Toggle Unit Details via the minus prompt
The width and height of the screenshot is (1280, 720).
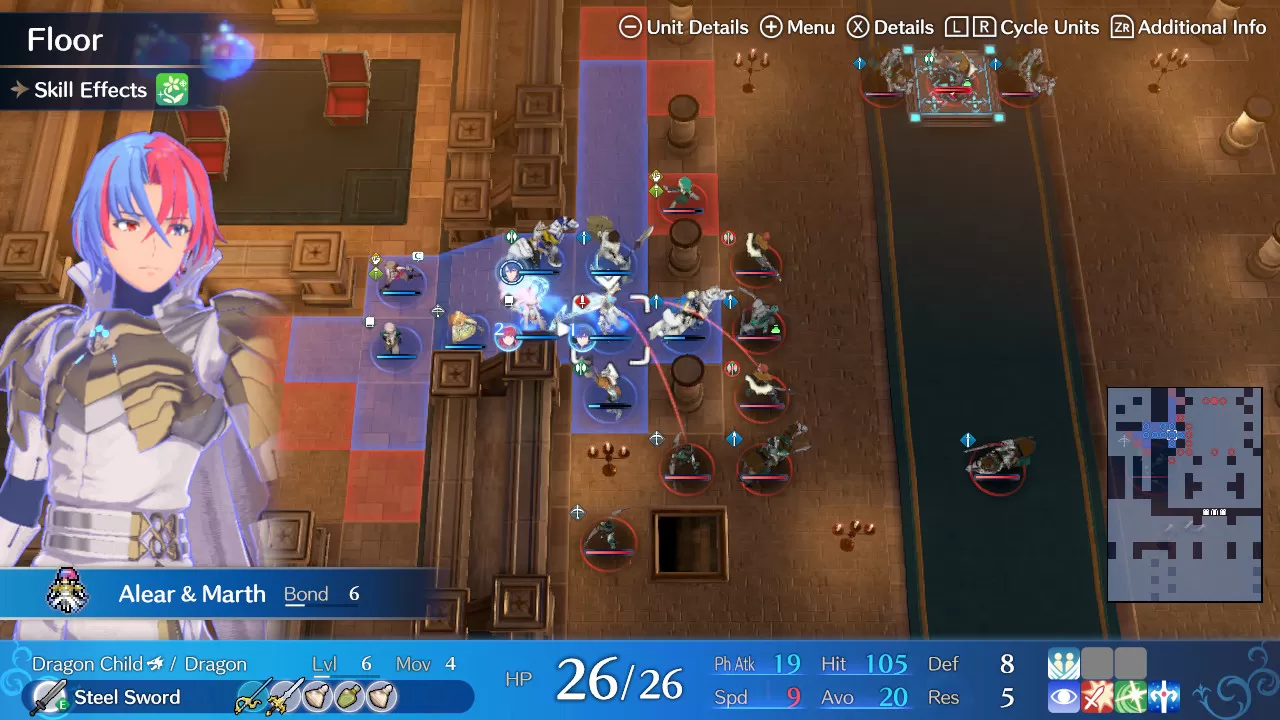tap(630, 27)
